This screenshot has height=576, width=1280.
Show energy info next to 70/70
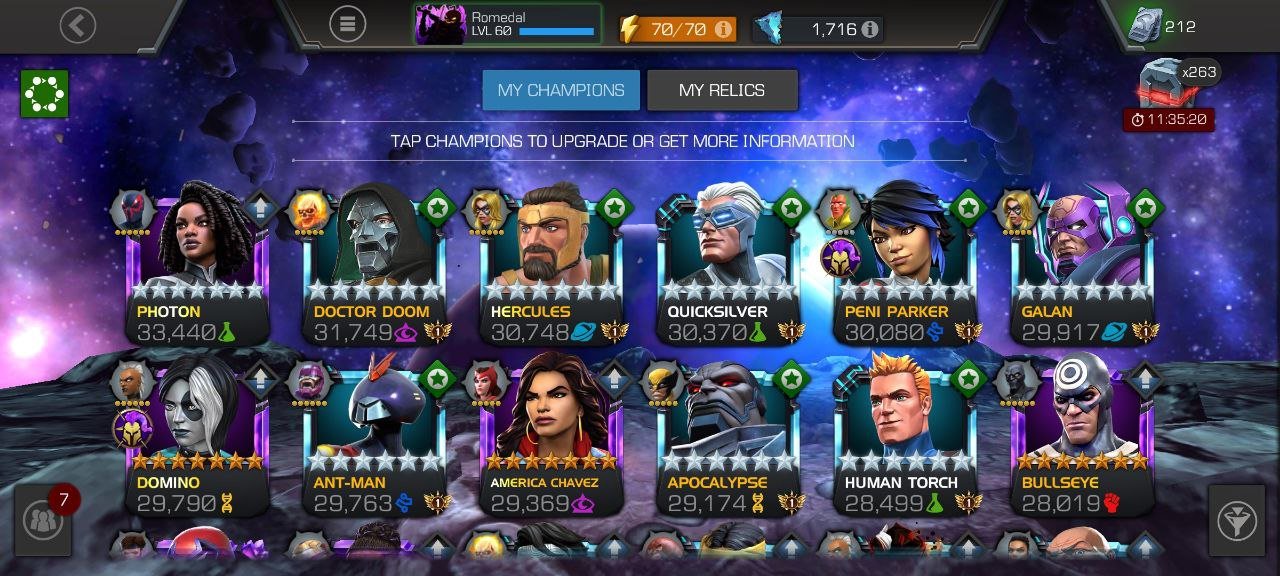tap(722, 29)
